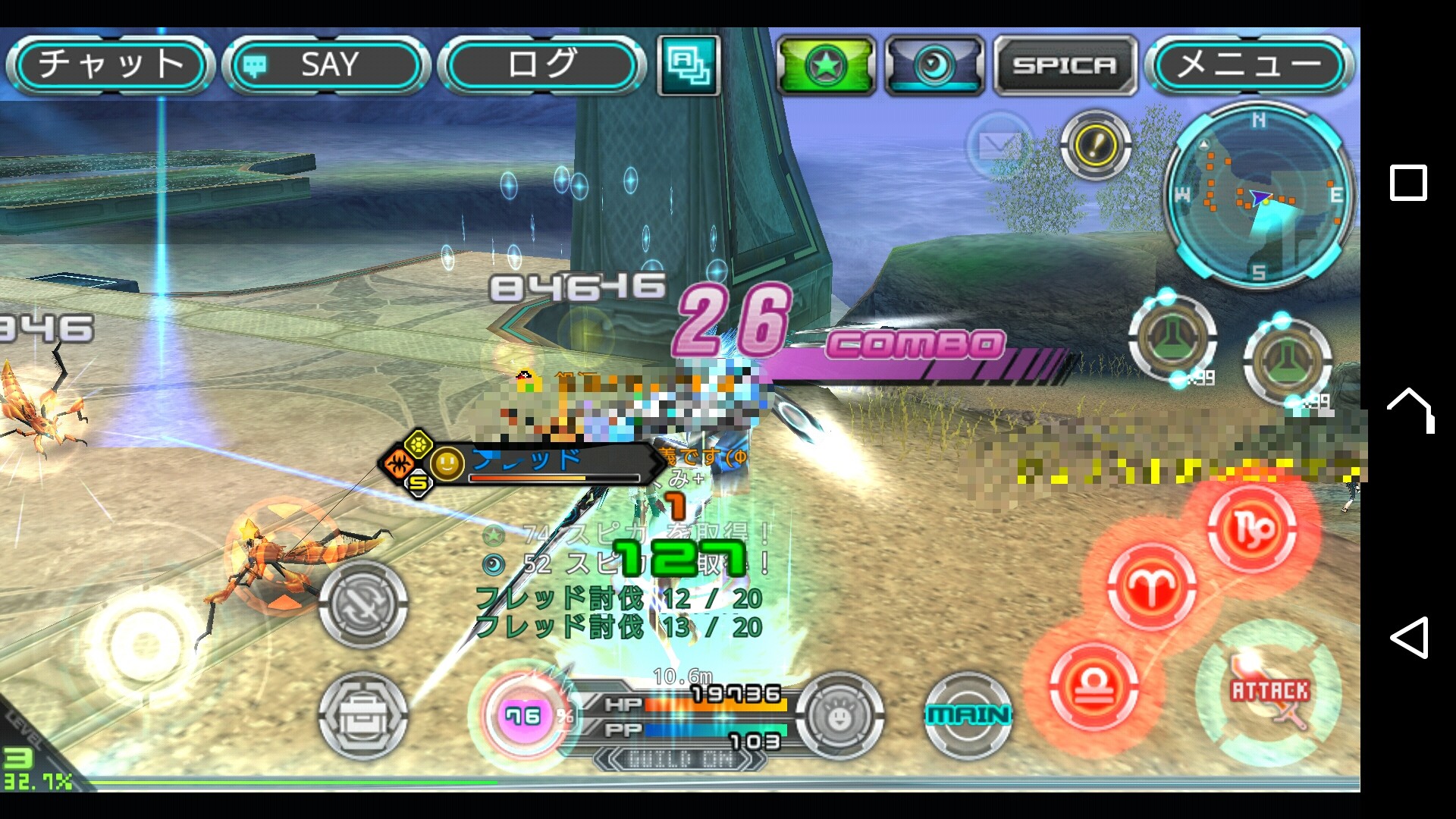Open the mail envelope icon
This screenshot has height=819, width=1456.
point(999,145)
